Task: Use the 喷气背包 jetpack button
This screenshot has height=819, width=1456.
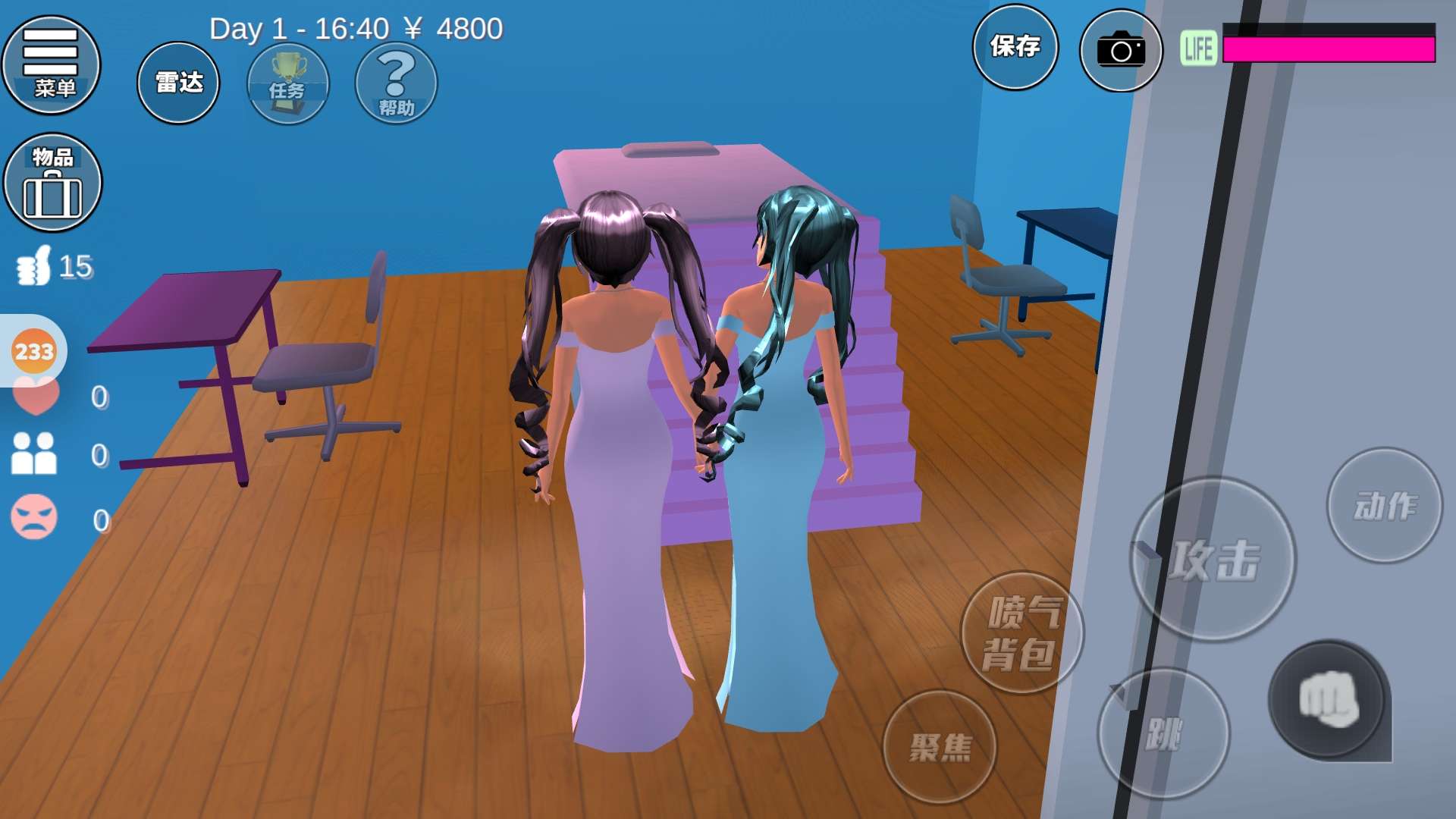Action: pos(1021,632)
